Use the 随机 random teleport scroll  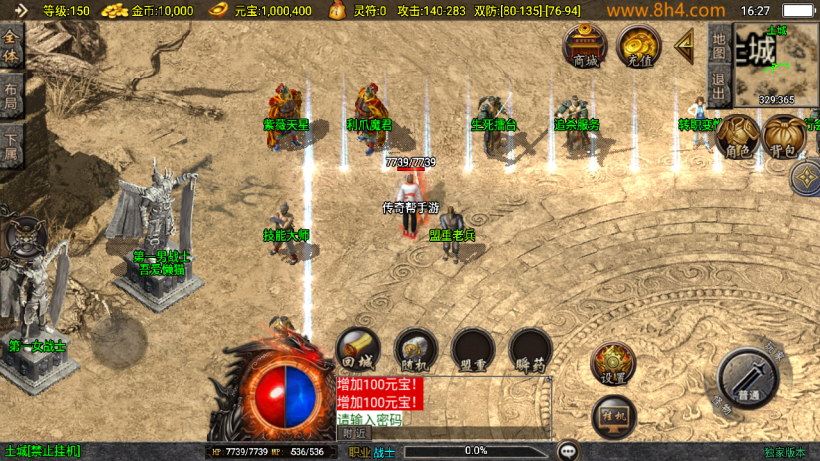pyautogui.click(x=415, y=350)
